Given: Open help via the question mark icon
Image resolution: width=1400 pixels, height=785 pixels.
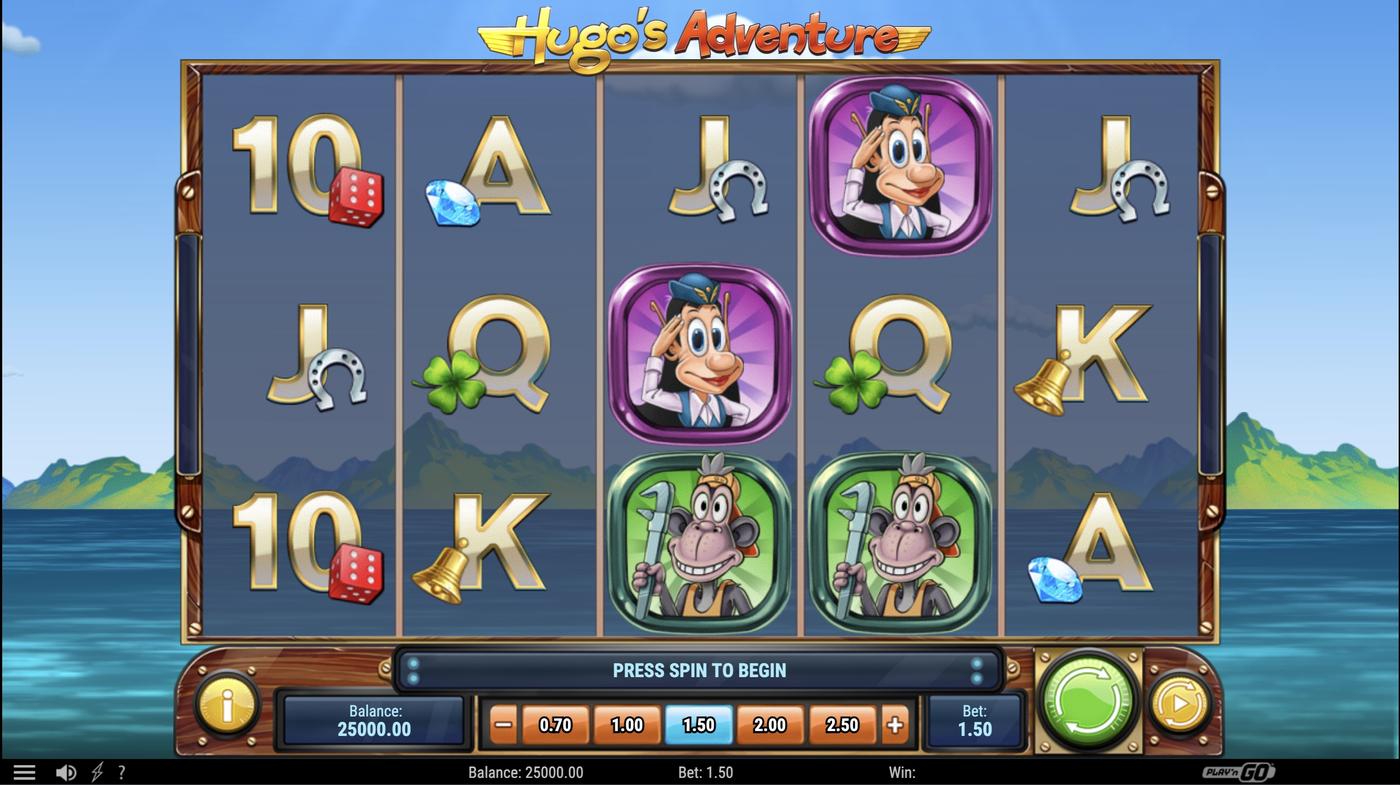Looking at the screenshot, I should coord(121,771).
